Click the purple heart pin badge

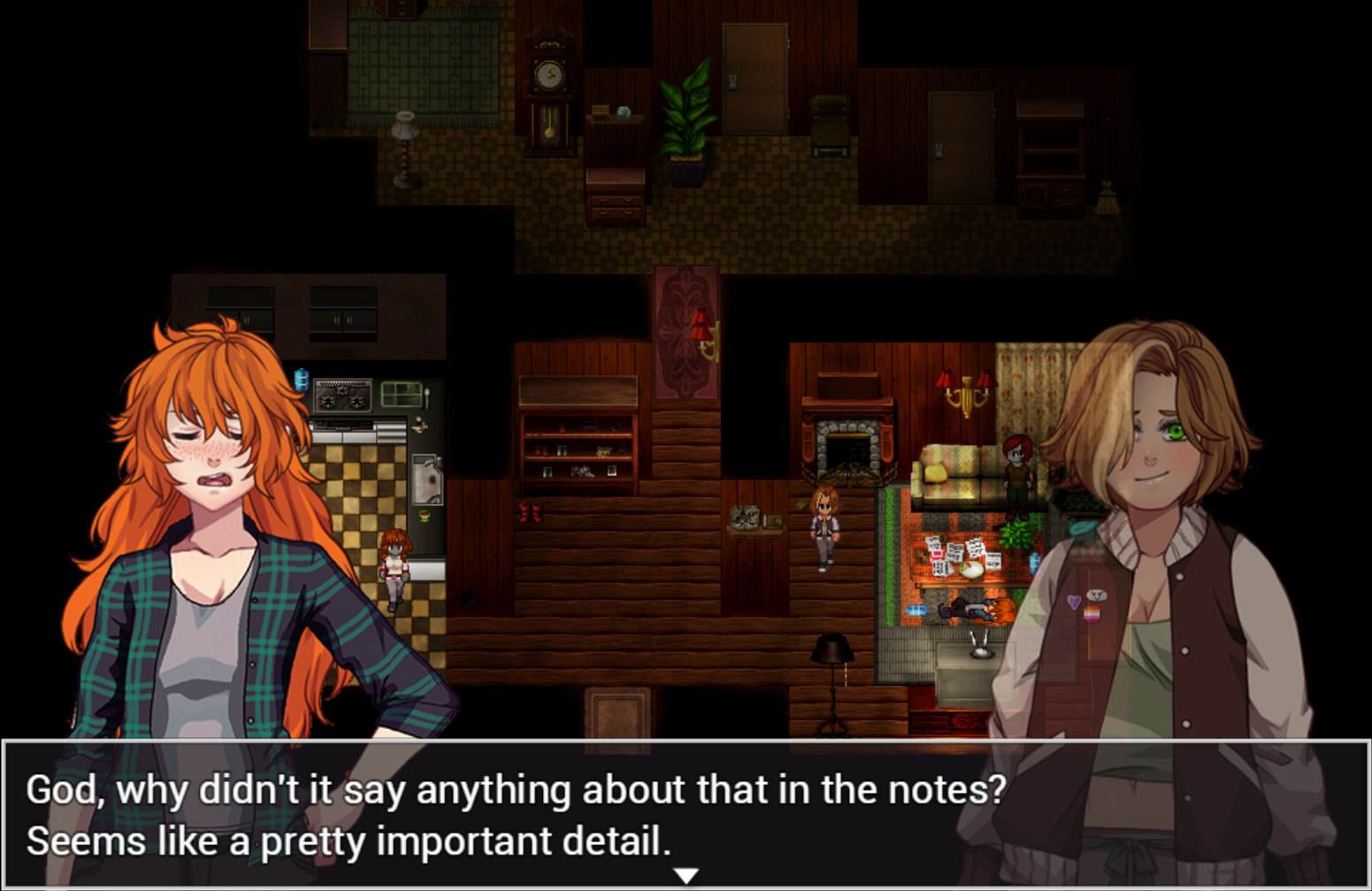1075,600
